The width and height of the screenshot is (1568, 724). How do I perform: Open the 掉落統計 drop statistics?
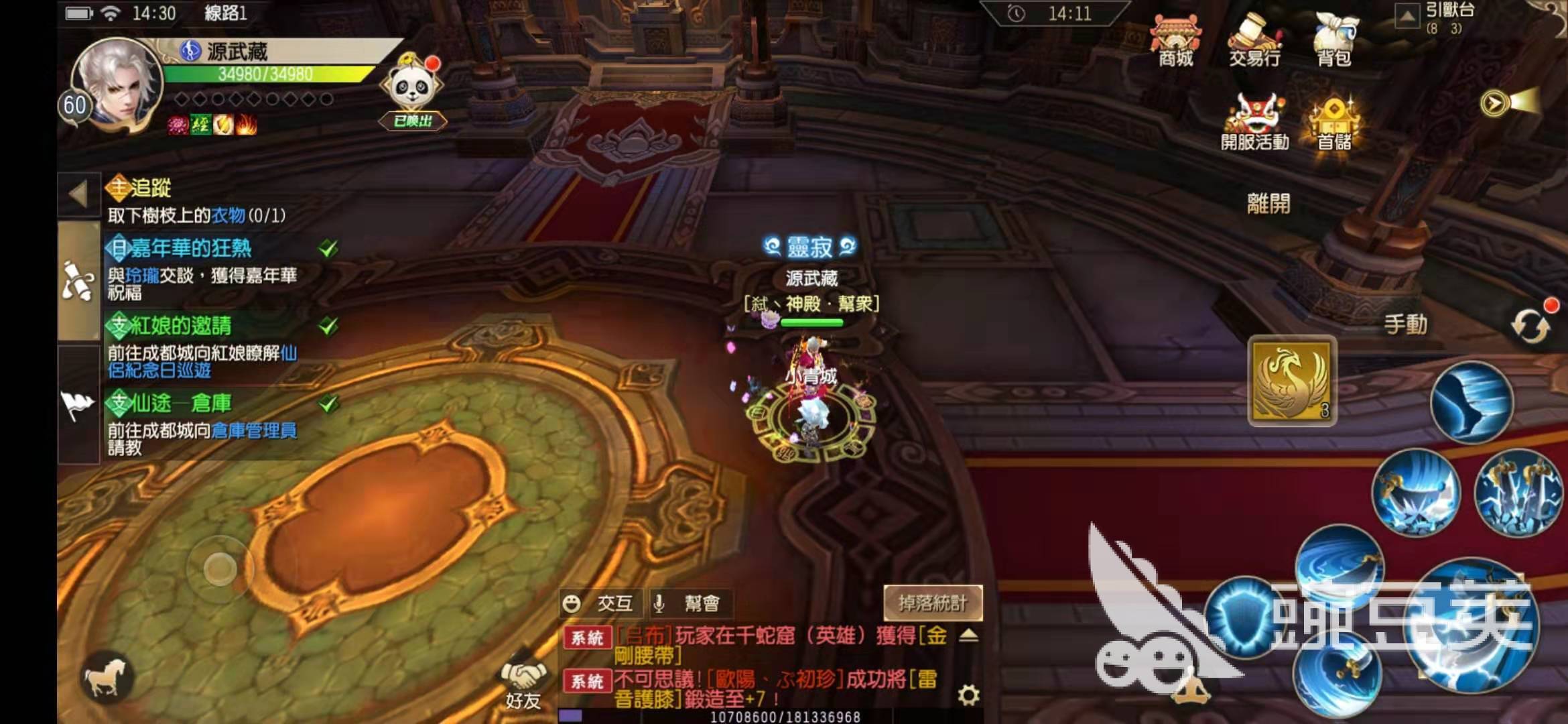point(933,603)
